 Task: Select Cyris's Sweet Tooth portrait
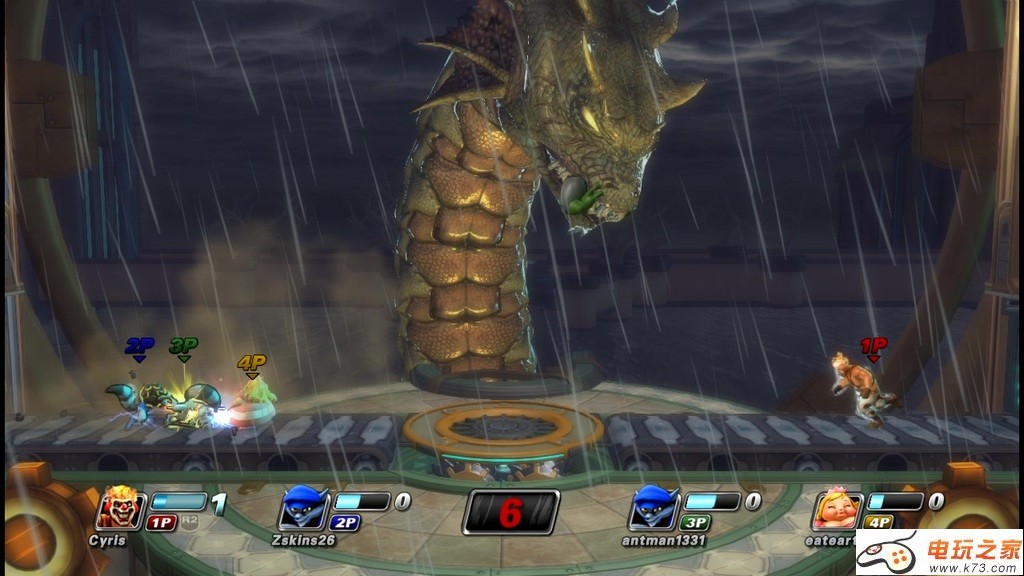121,510
